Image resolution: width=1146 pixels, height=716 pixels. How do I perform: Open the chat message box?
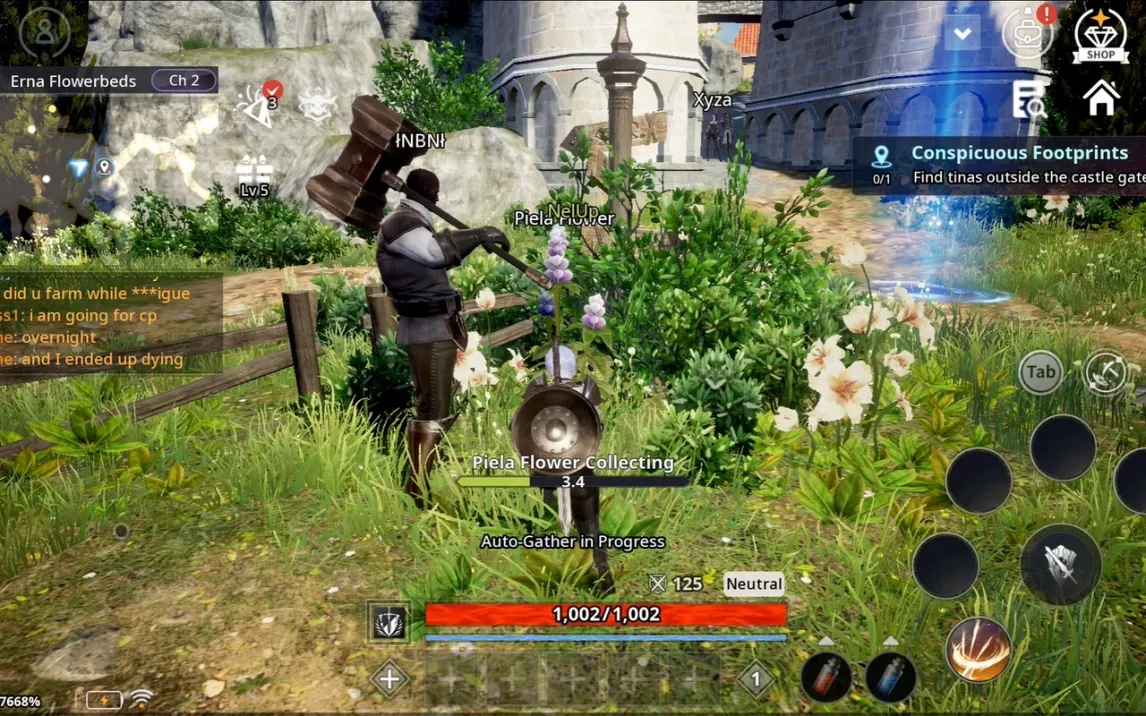click(110, 326)
